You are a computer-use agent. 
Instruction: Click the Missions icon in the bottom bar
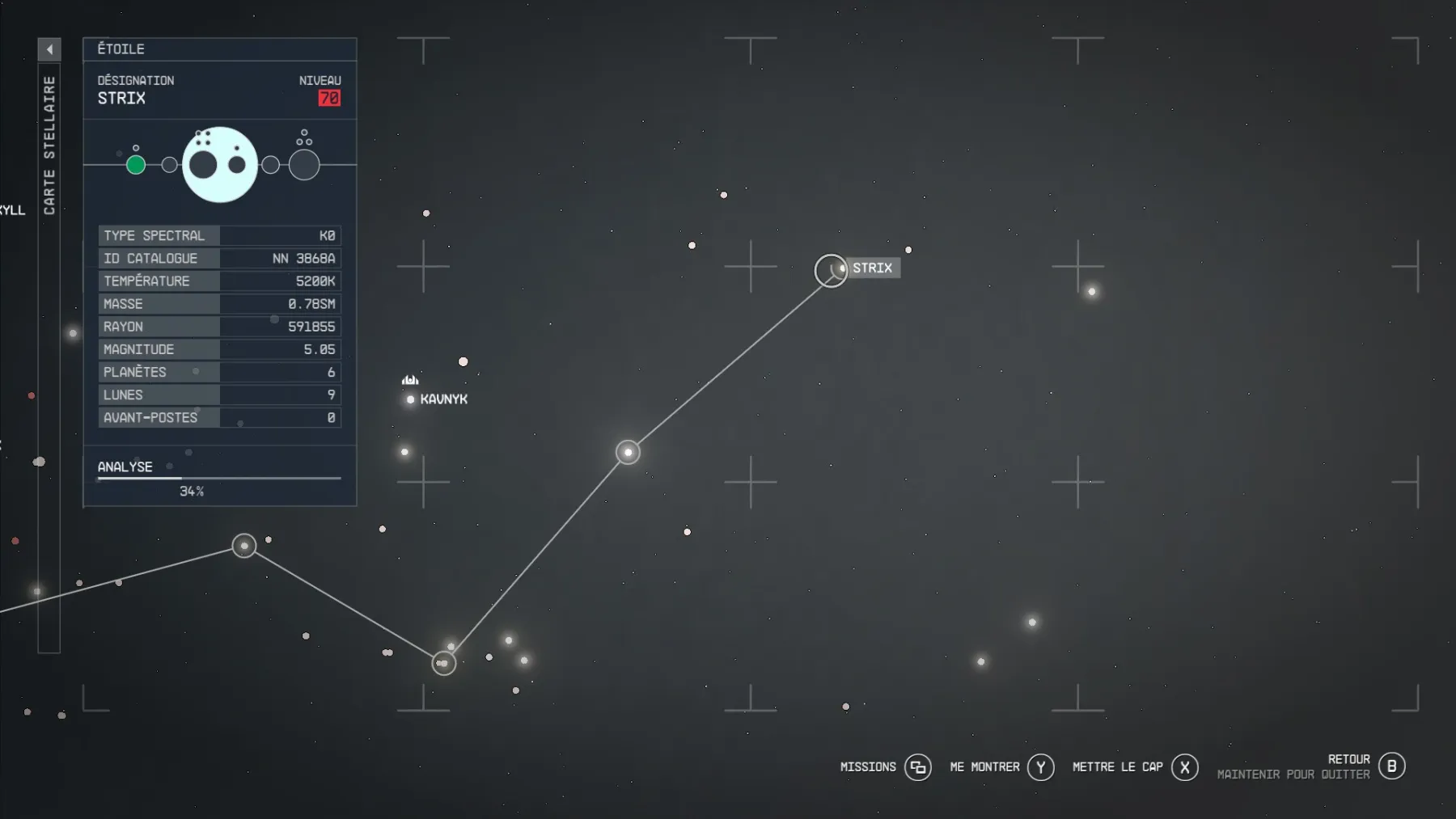pyautogui.click(x=918, y=766)
